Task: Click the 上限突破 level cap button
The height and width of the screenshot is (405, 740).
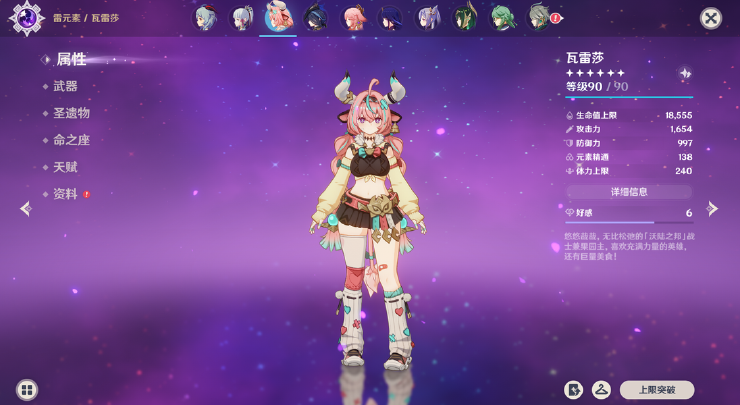Action: (x=656, y=390)
